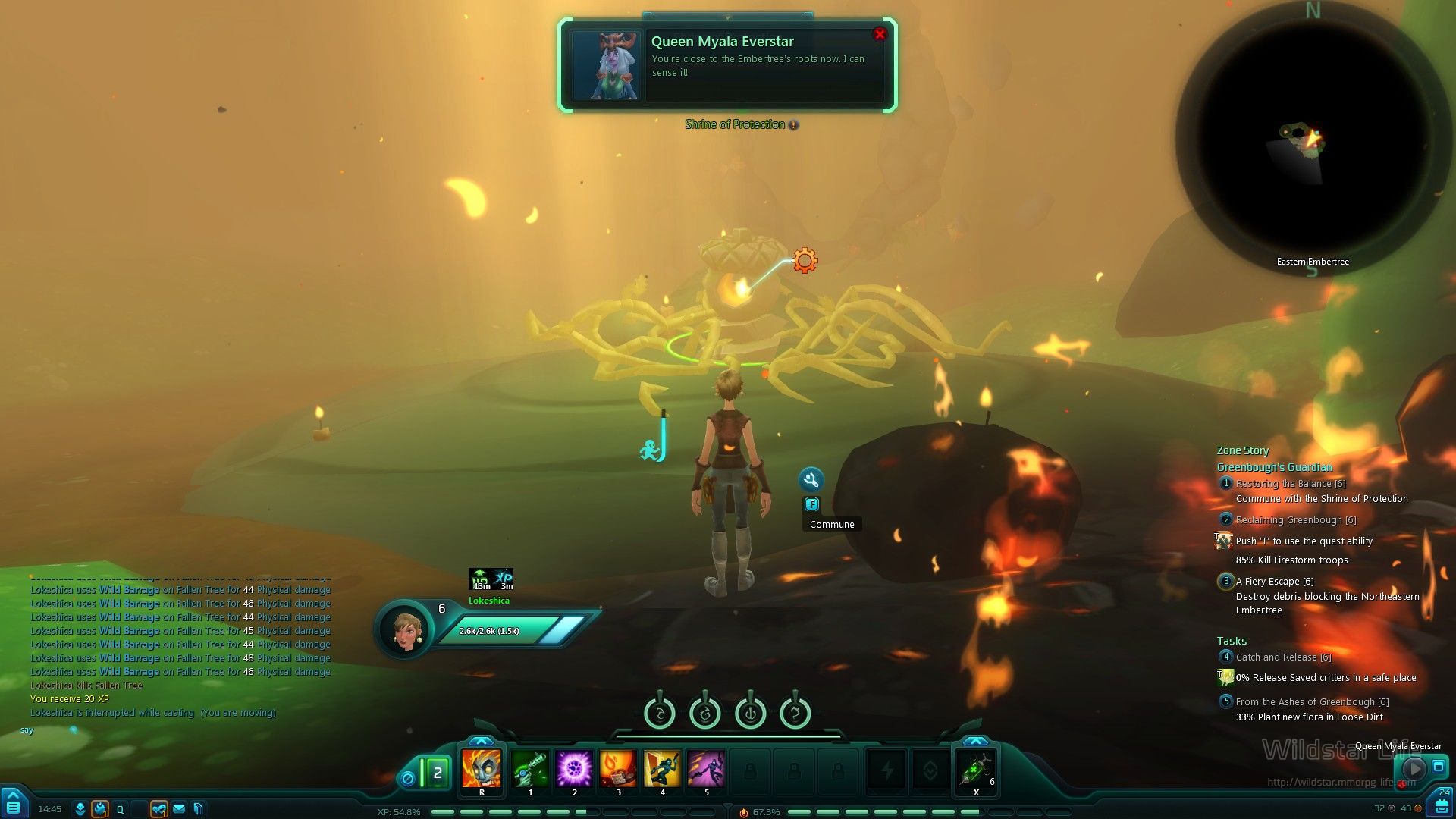Cast the purple energy burst ability
1456x819 pixels.
tap(574, 769)
